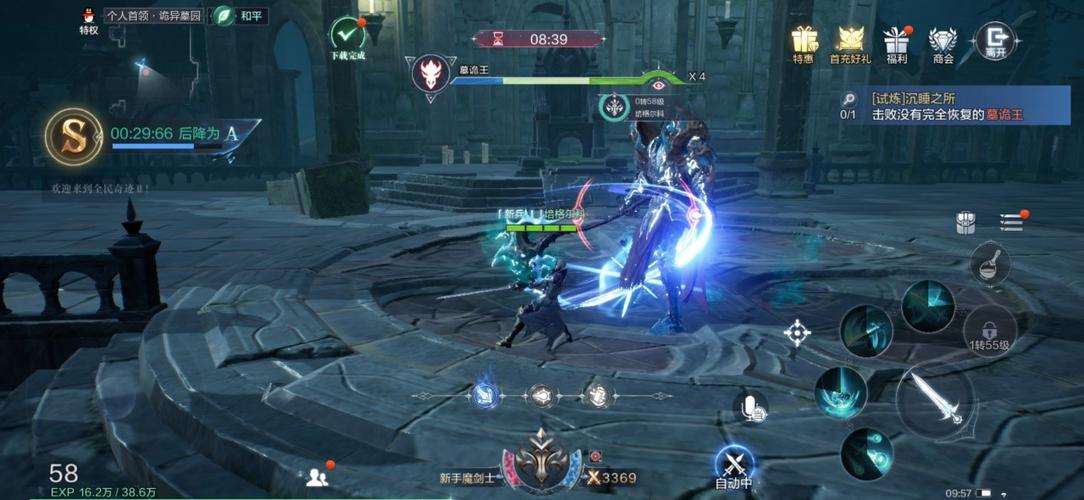Open the voice chat microphone button

[x=751, y=406]
